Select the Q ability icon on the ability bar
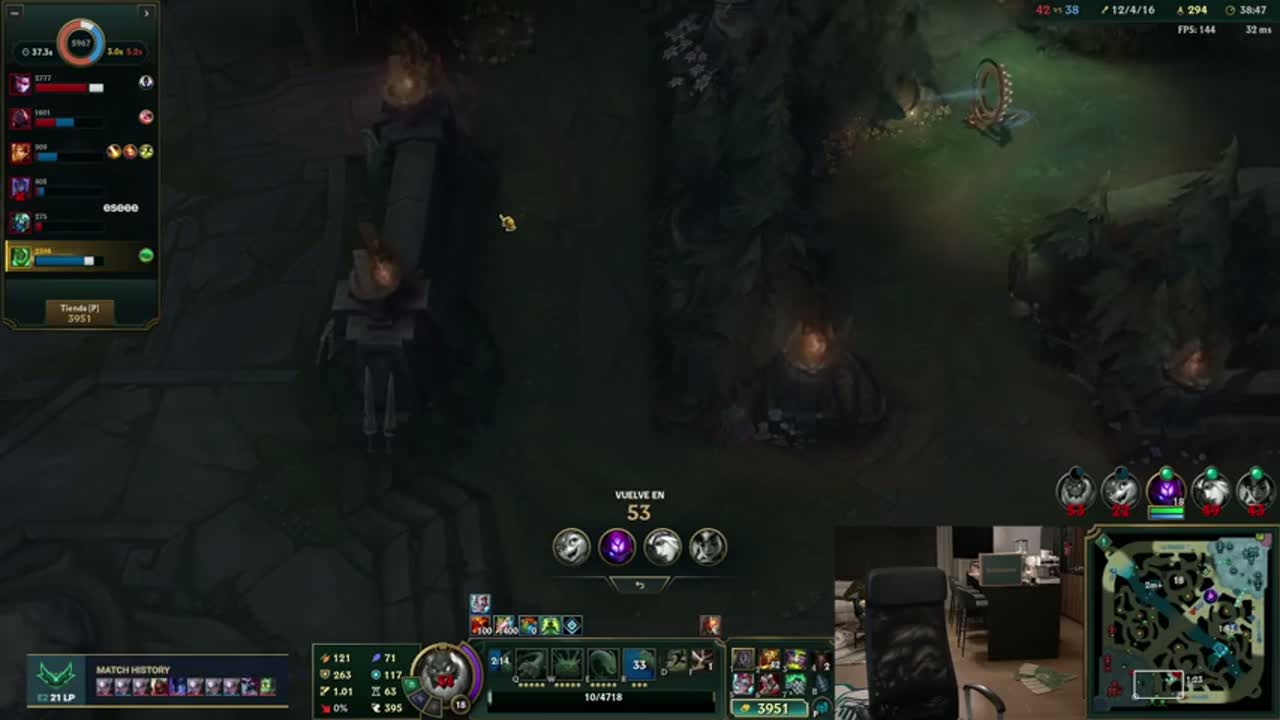 (530, 660)
